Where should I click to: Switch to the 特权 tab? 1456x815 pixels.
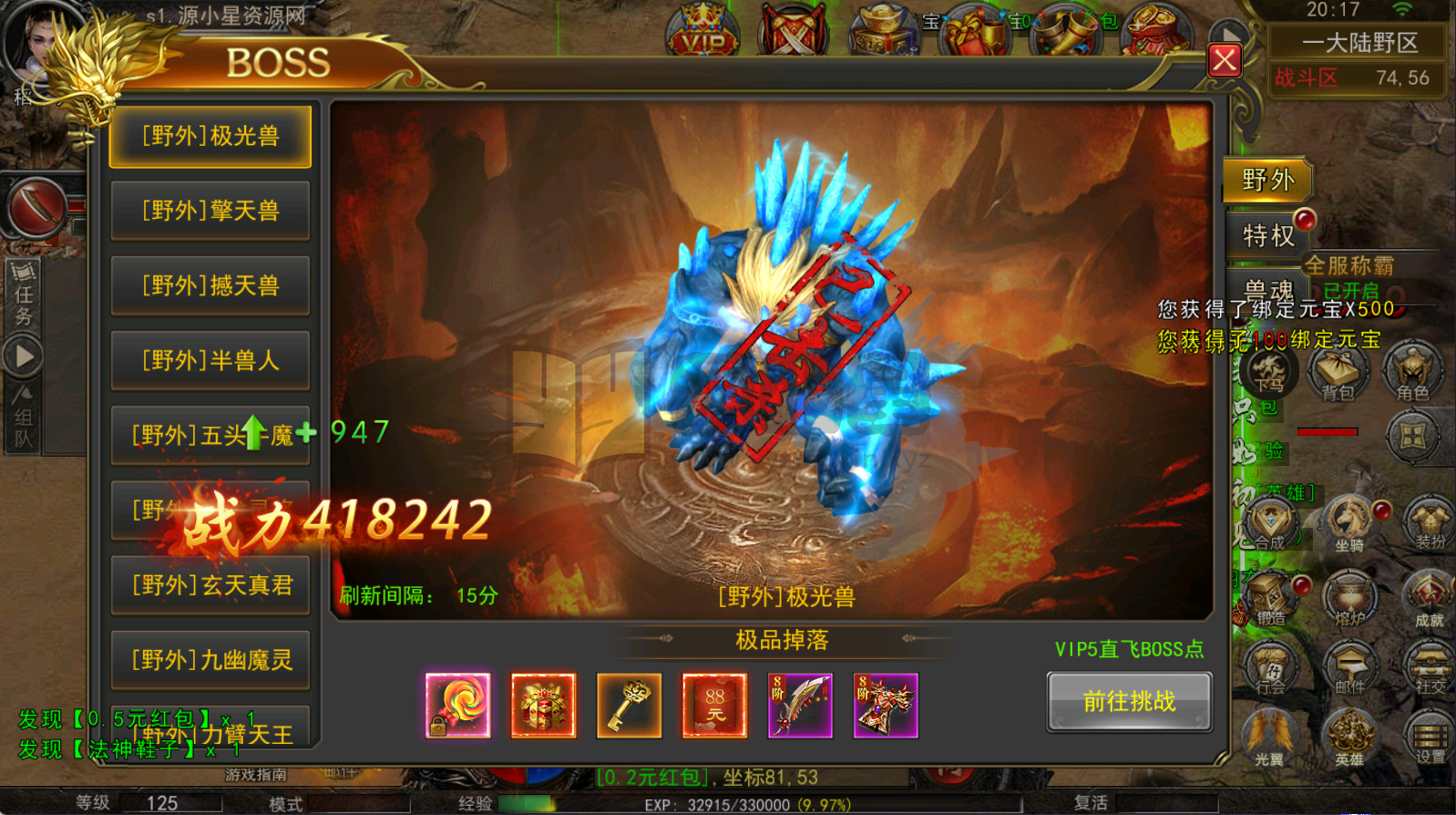click(1267, 235)
